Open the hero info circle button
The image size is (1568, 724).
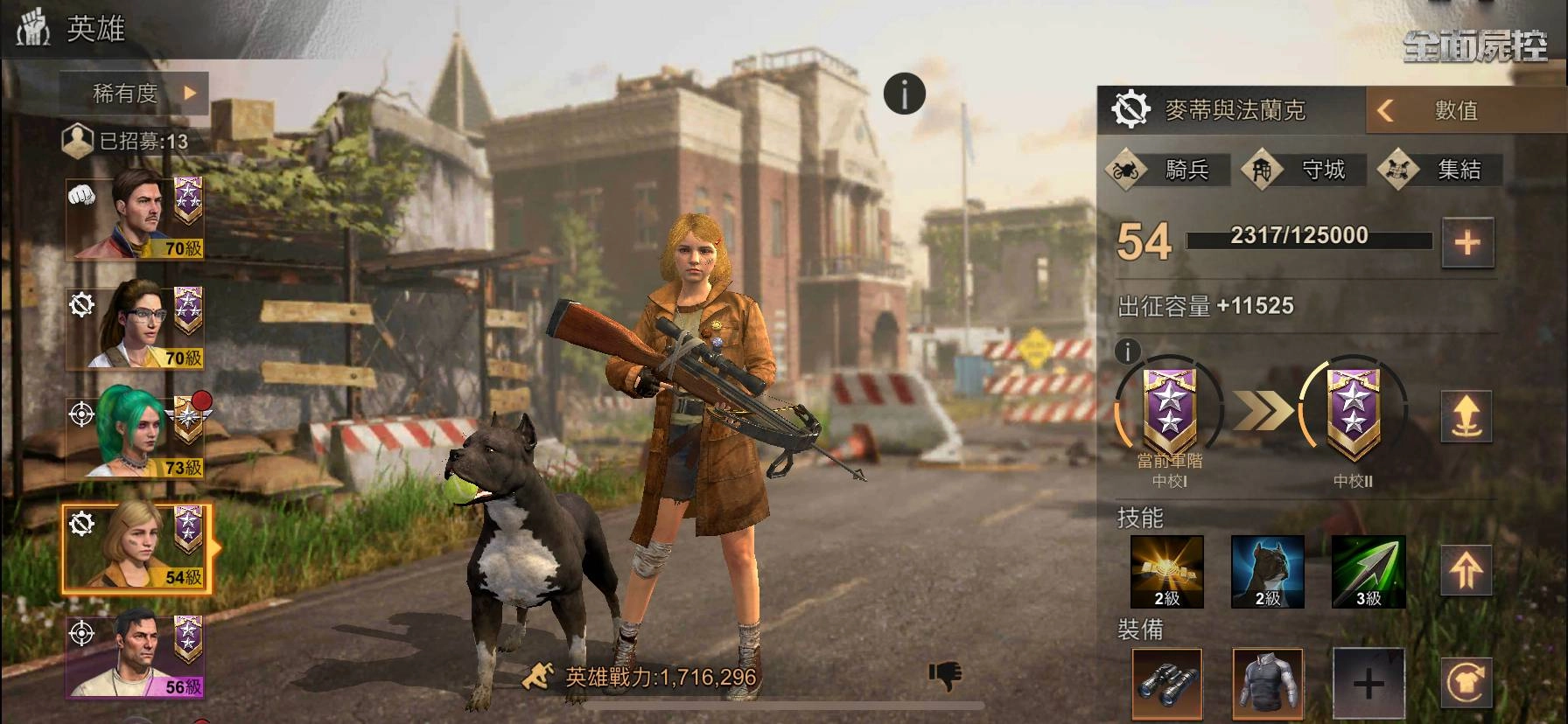(x=904, y=93)
